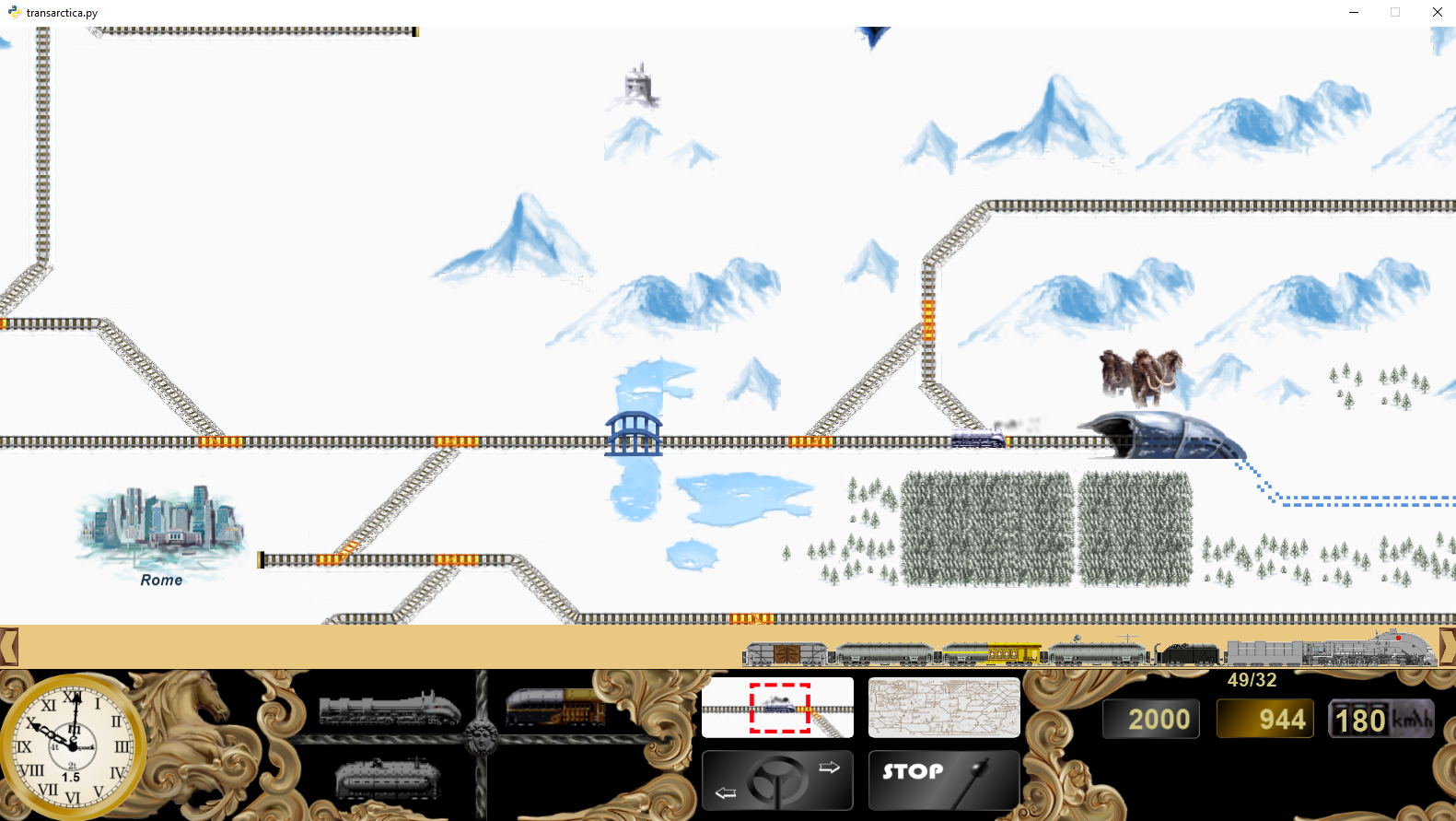Image resolution: width=1456 pixels, height=821 pixels.
Task: Toggle the left steering arrow
Action: click(725, 794)
